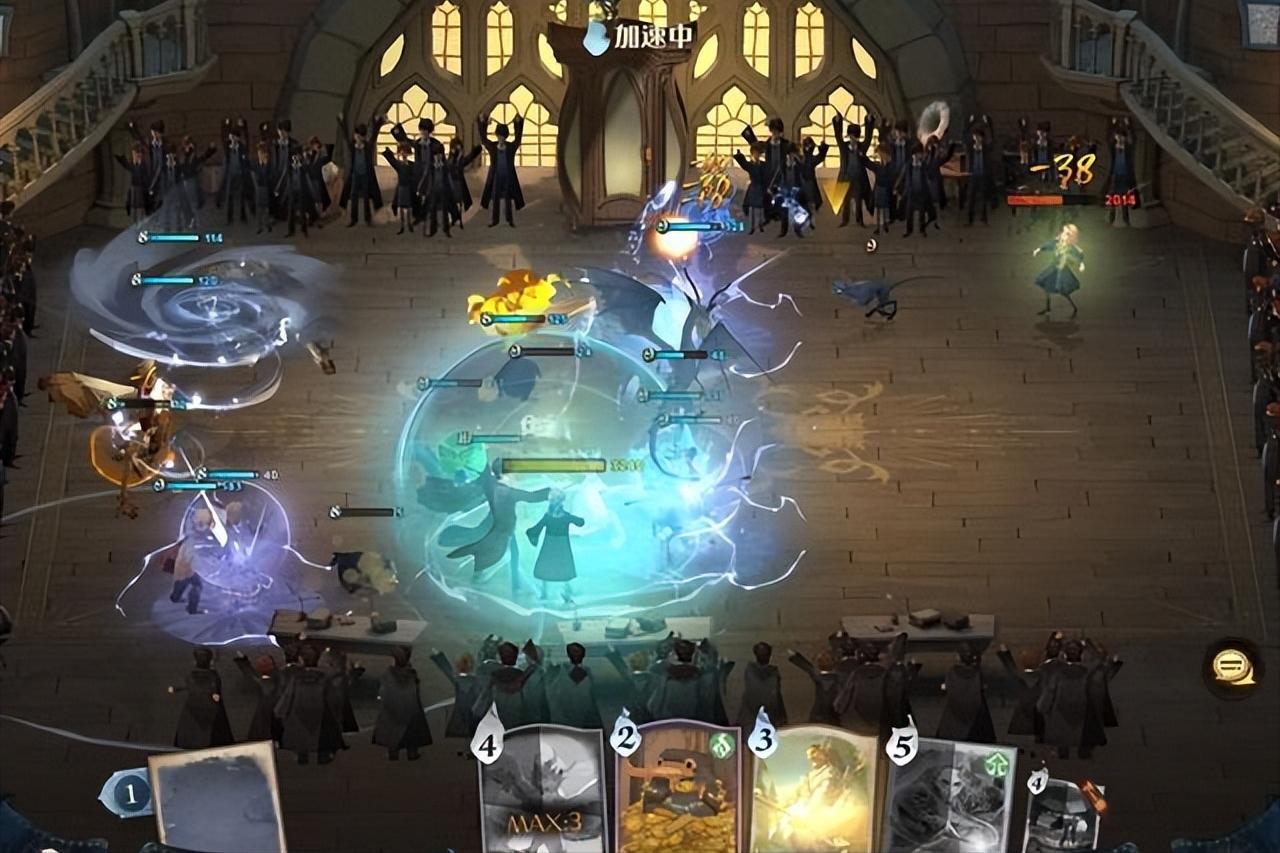Select the enemy witch with 2014 health
The width and height of the screenshot is (1280, 853).
[x=1060, y=265]
